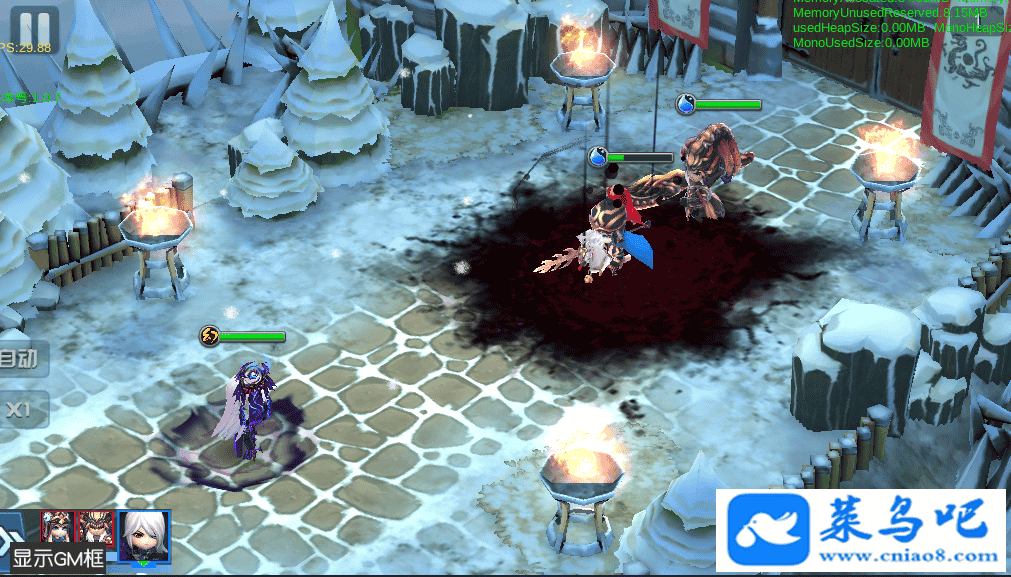Click the 显示GM框 button
The image size is (1011, 577).
(x=58, y=559)
